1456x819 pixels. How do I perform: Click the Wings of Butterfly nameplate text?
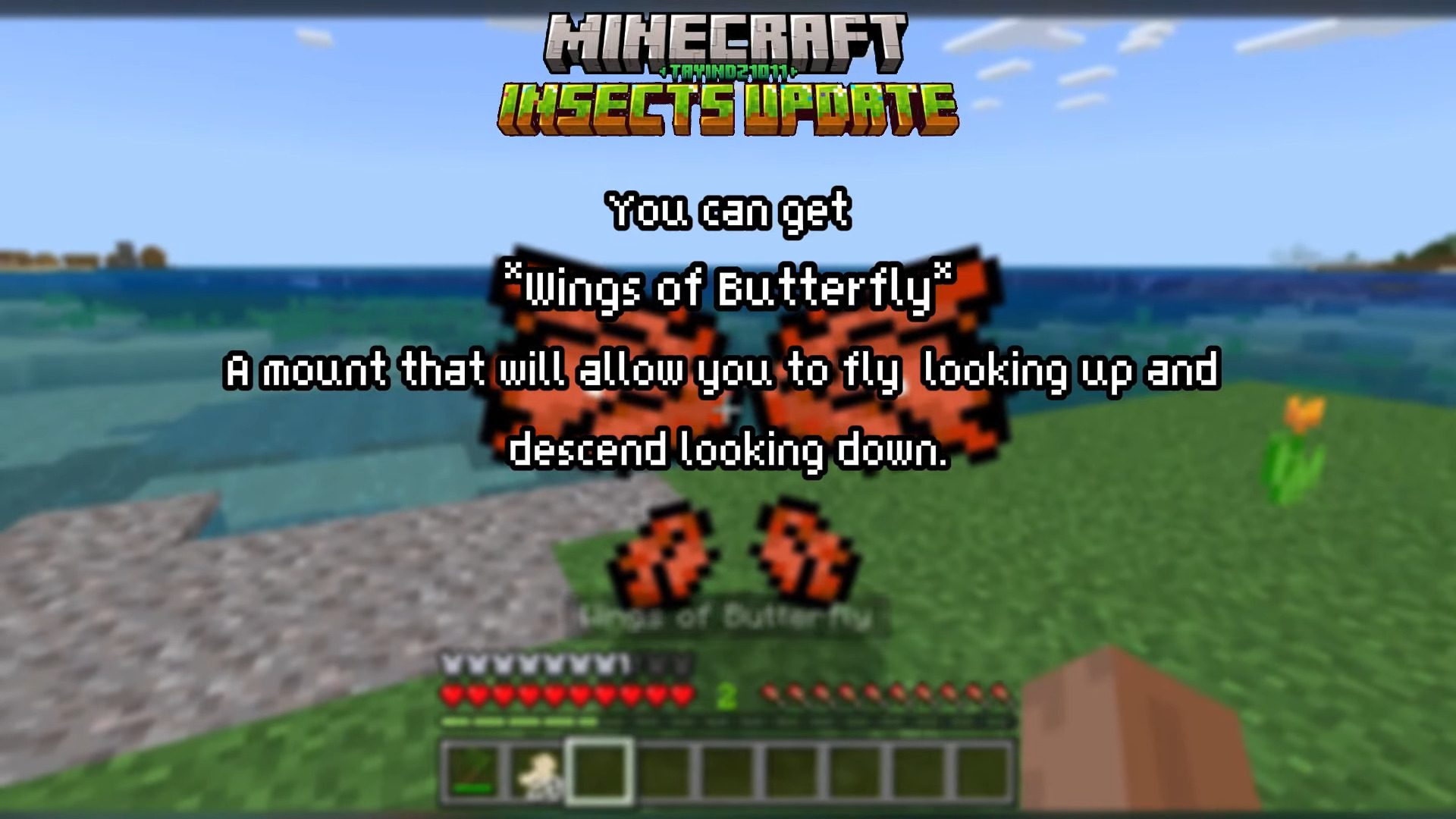pos(728,616)
